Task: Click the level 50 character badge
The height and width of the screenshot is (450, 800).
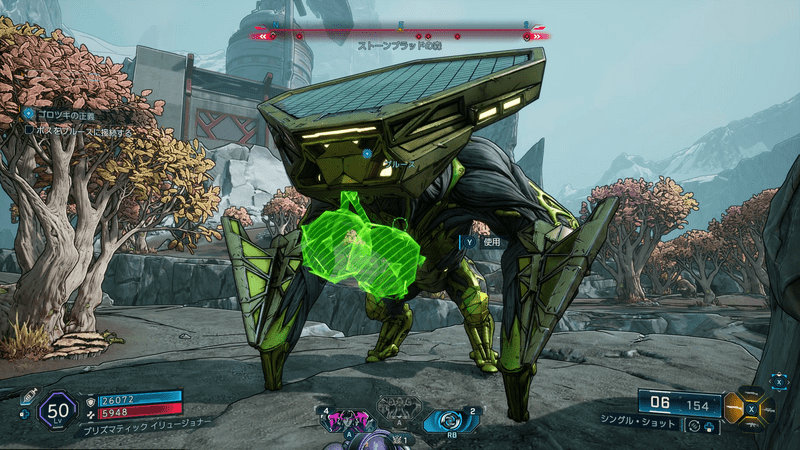Action: [x=58, y=410]
